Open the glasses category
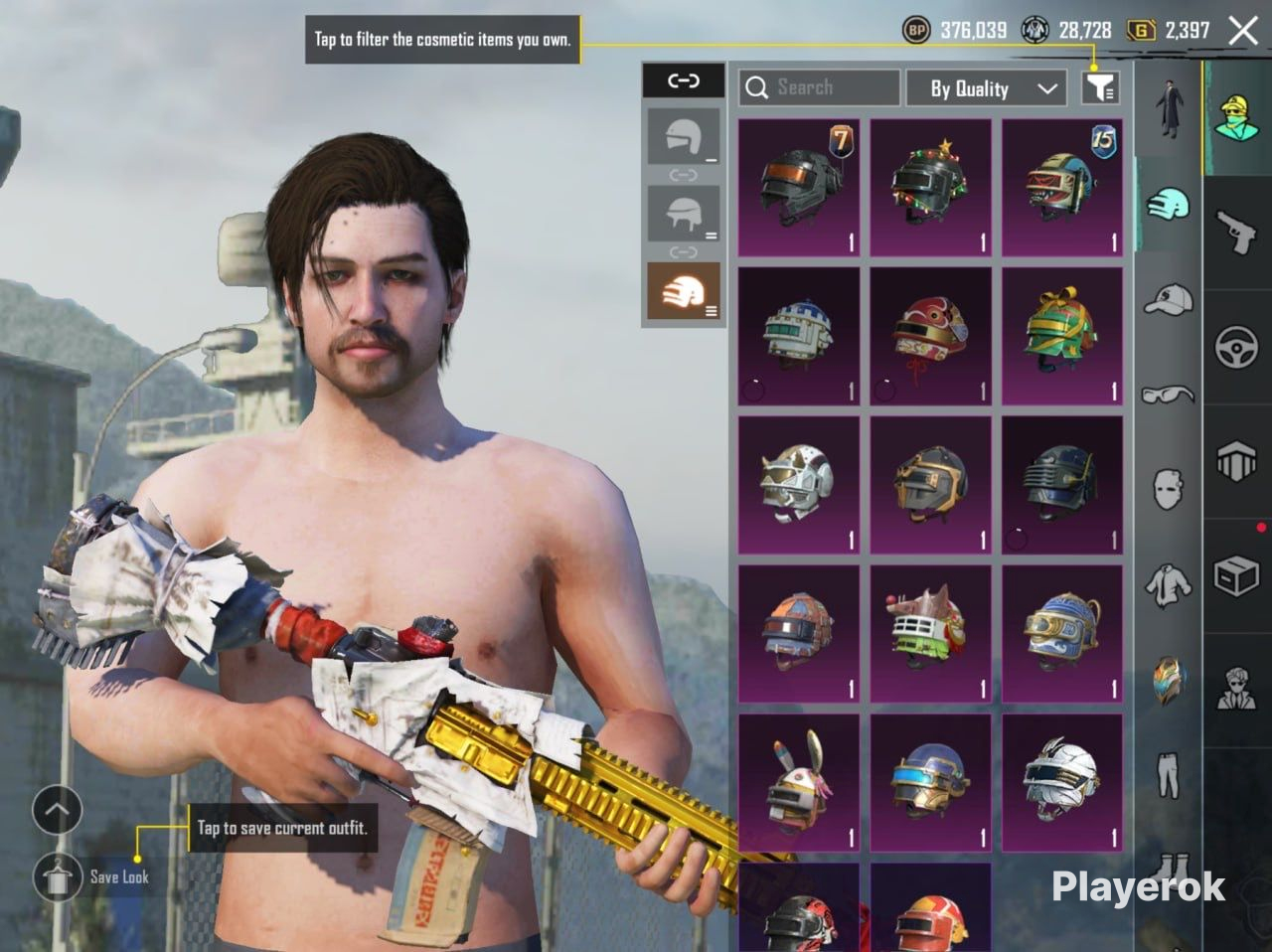 pyautogui.click(x=1168, y=394)
